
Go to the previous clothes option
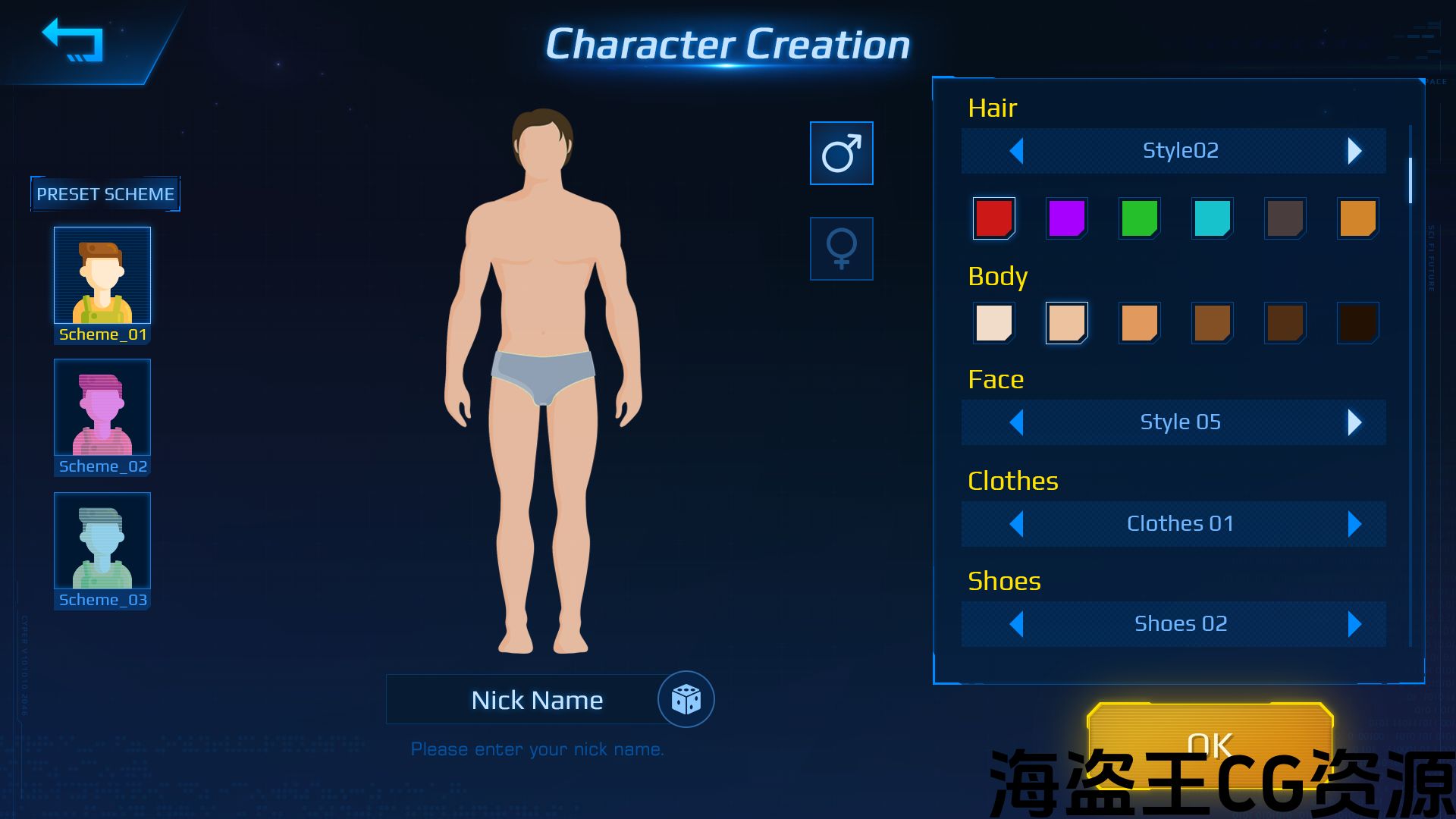coord(1017,524)
